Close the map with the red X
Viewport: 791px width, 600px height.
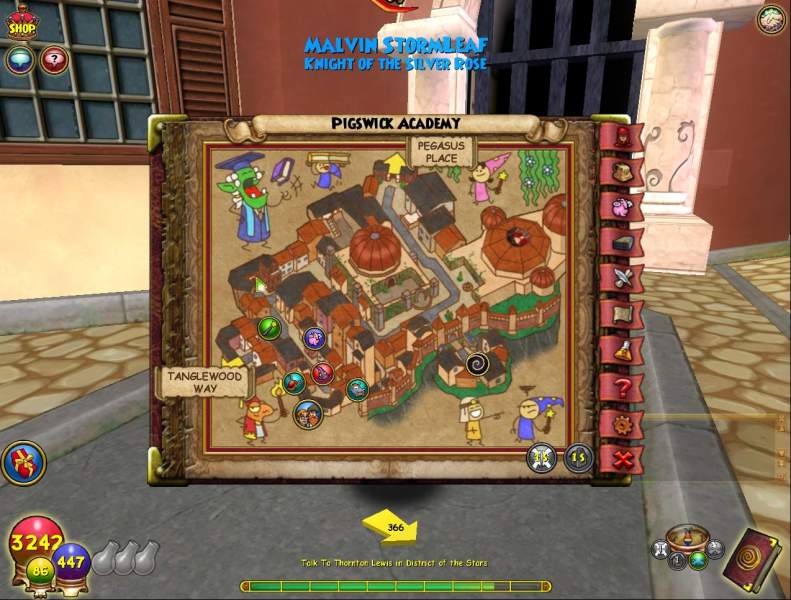click(624, 460)
